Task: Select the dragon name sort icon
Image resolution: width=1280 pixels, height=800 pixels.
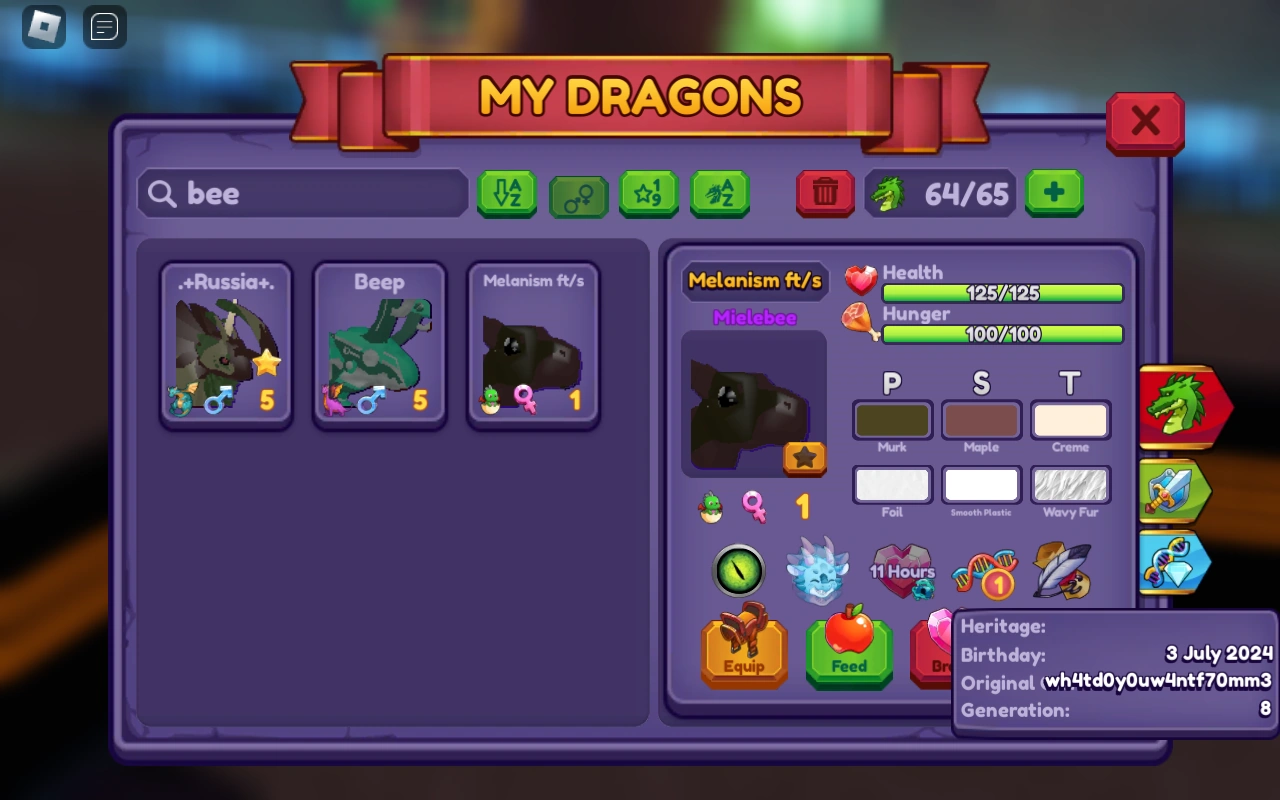Action: [721, 194]
